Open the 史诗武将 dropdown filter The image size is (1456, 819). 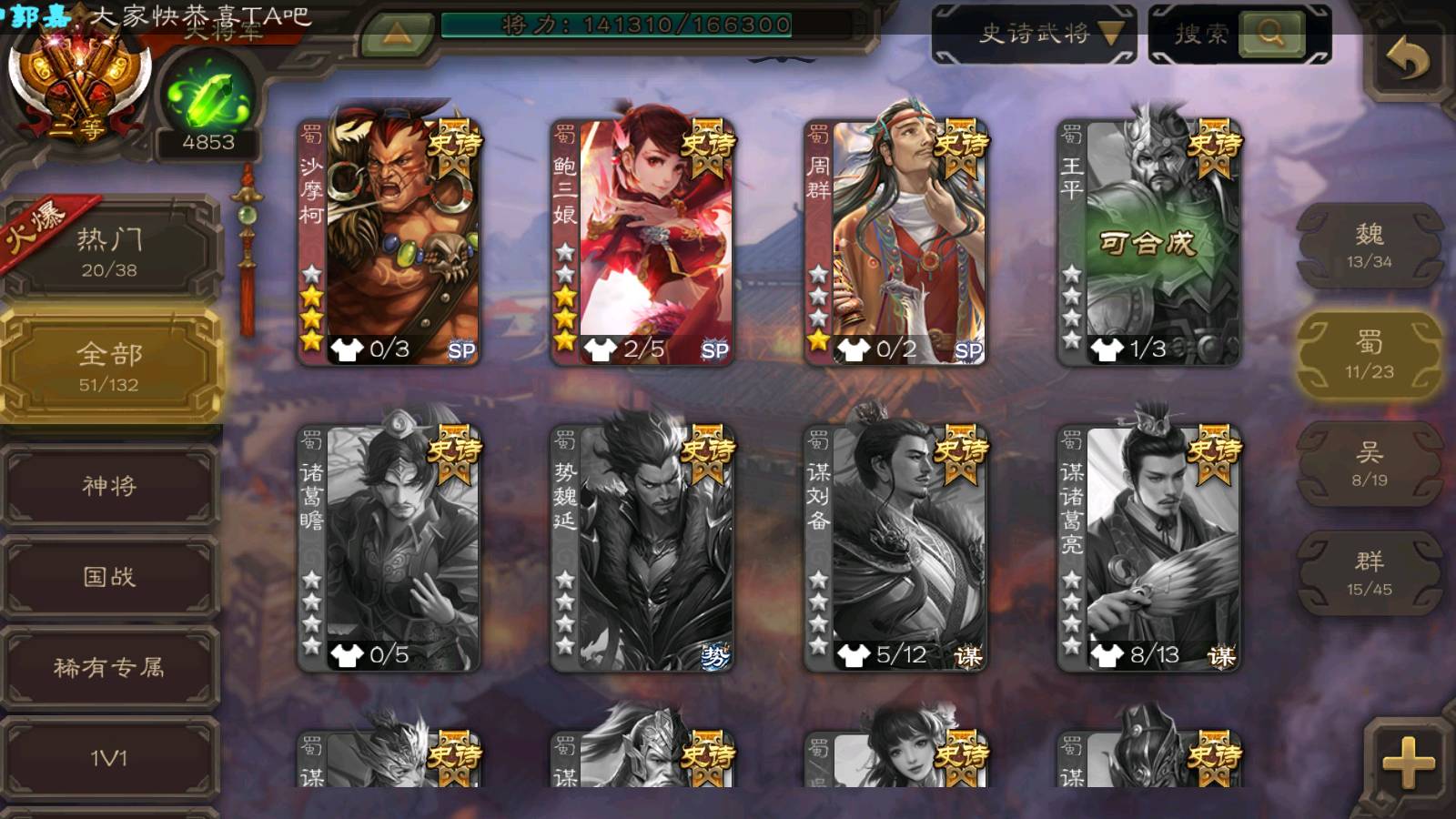click(x=1034, y=35)
